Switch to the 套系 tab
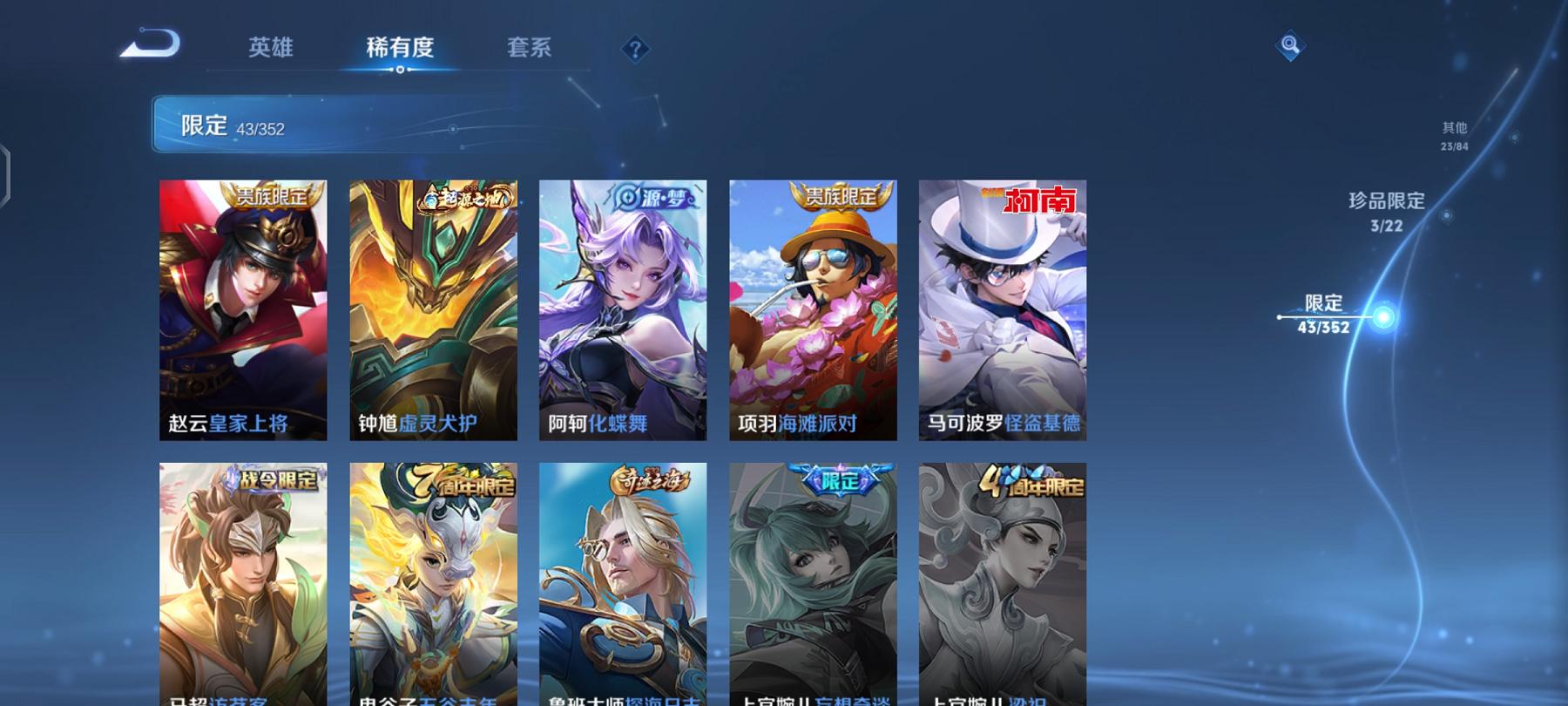The height and width of the screenshot is (706, 1568). [531, 50]
